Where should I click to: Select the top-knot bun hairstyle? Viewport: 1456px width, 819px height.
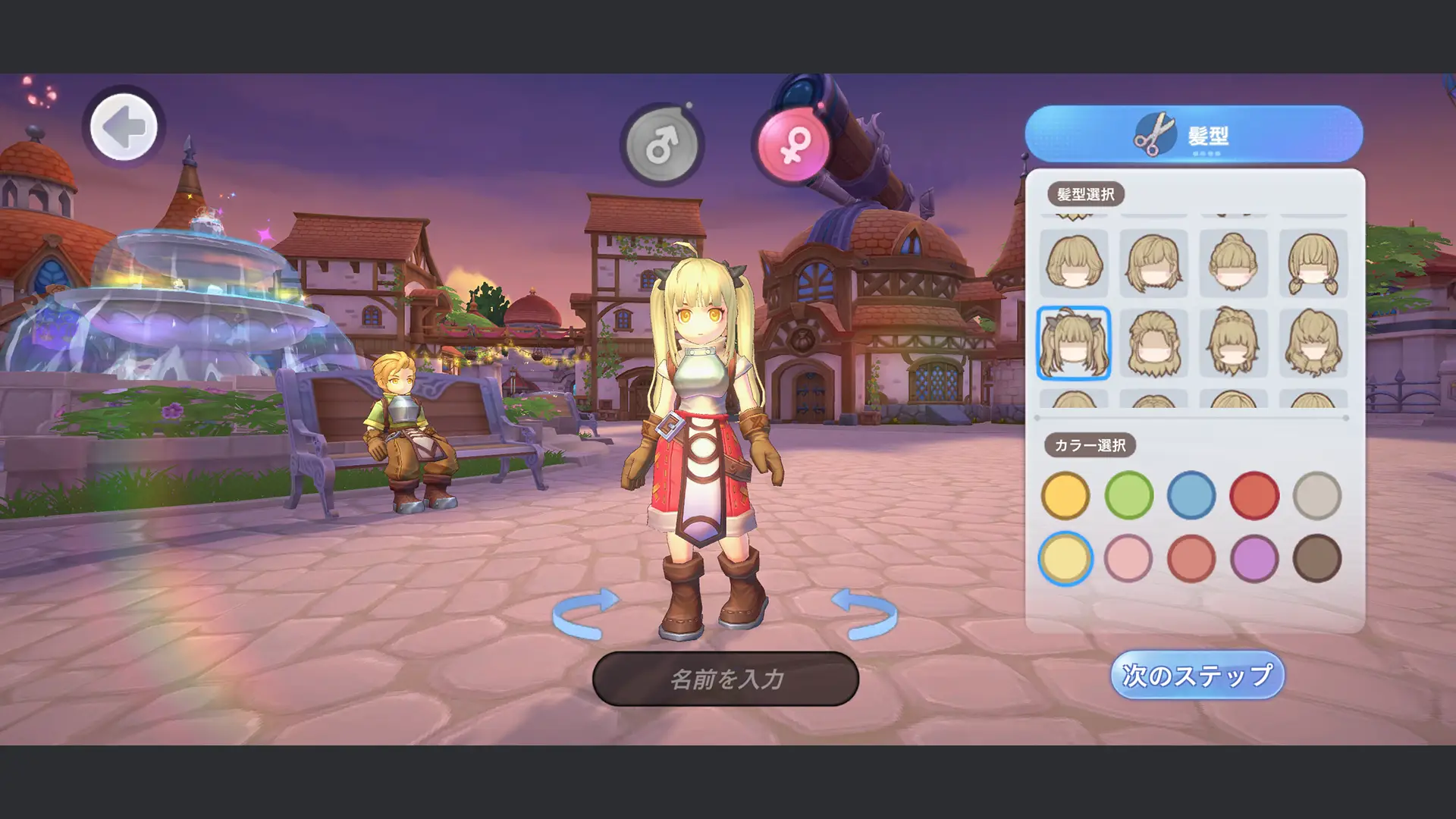(x=1233, y=263)
